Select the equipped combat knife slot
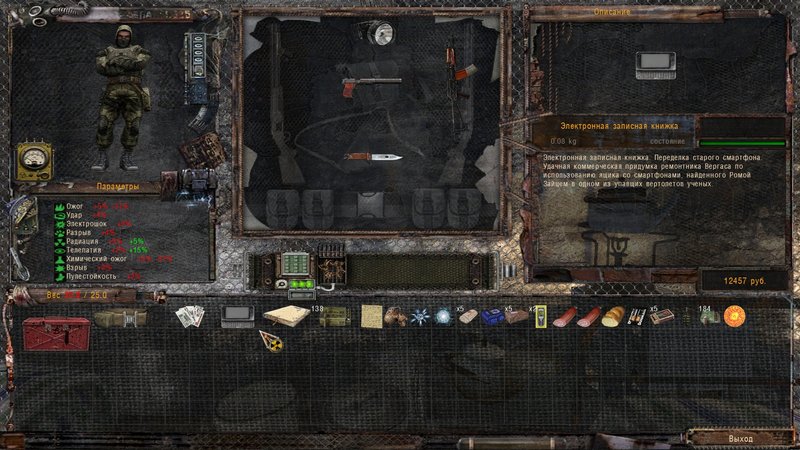 pyautogui.click(x=372, y=156)
